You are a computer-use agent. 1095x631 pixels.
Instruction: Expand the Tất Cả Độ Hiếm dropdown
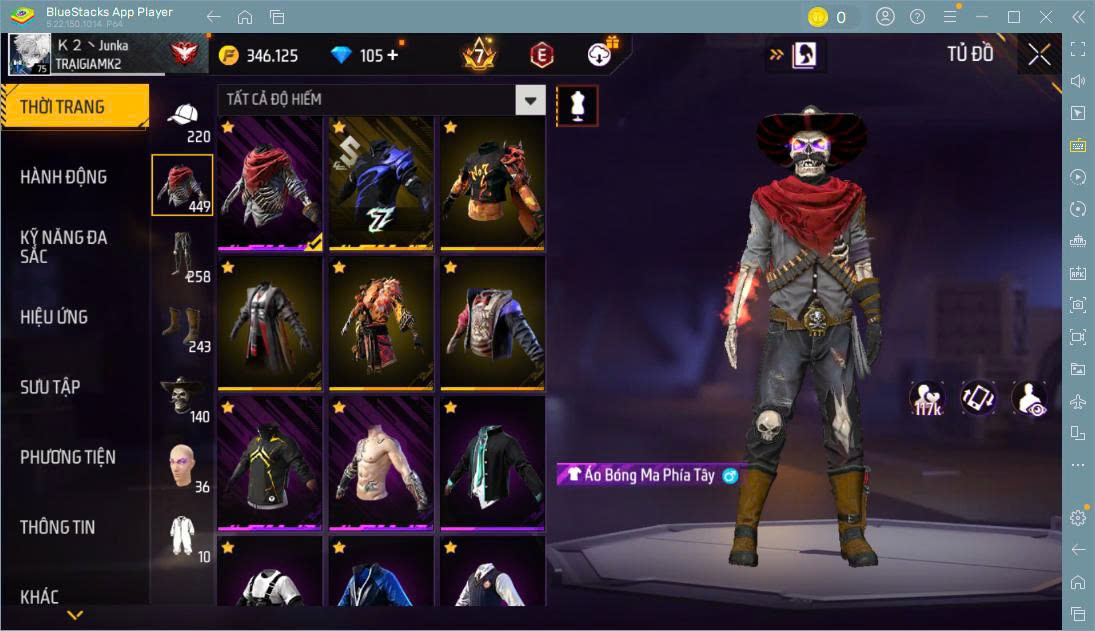point(530,99)
